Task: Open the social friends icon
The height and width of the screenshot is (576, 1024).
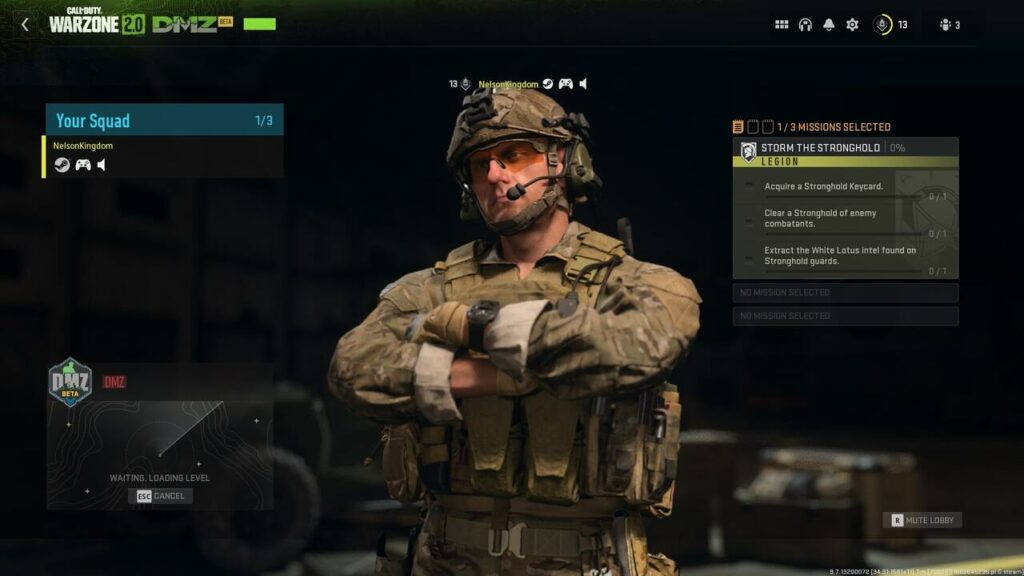Action: click(949, 25)
